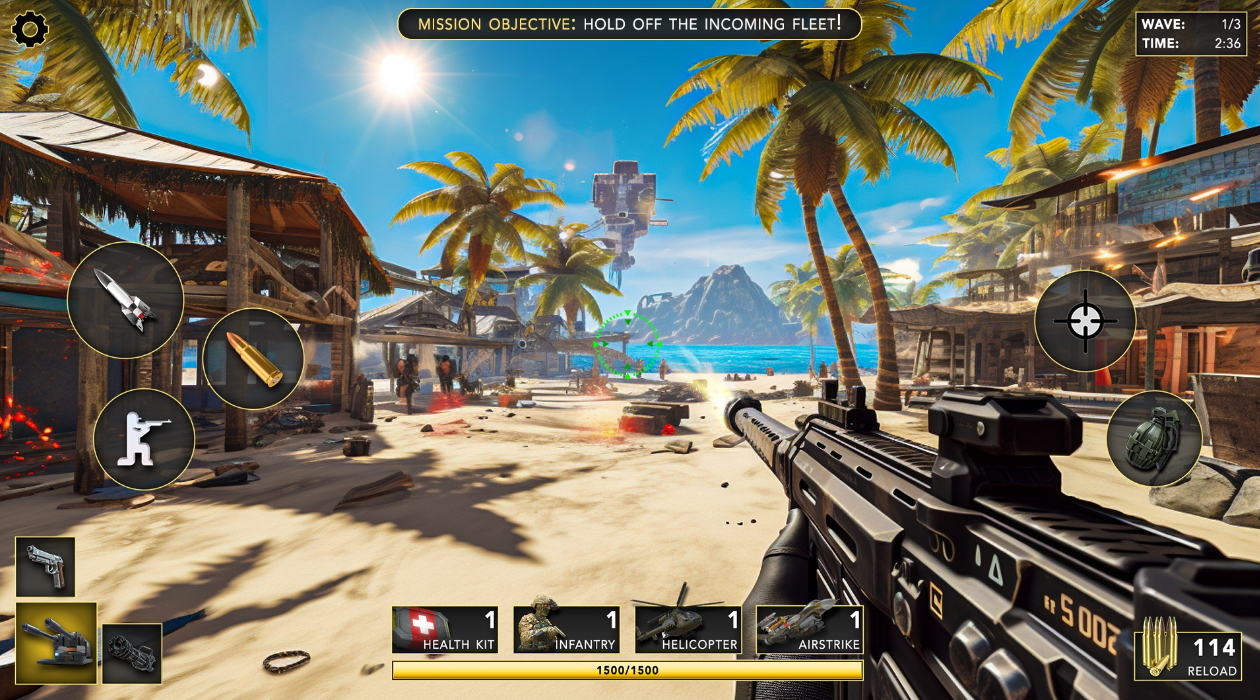Select the twin-barrel turret weapon slot
The width and height of the screenshot is (1260, 700).
(56, 642)
